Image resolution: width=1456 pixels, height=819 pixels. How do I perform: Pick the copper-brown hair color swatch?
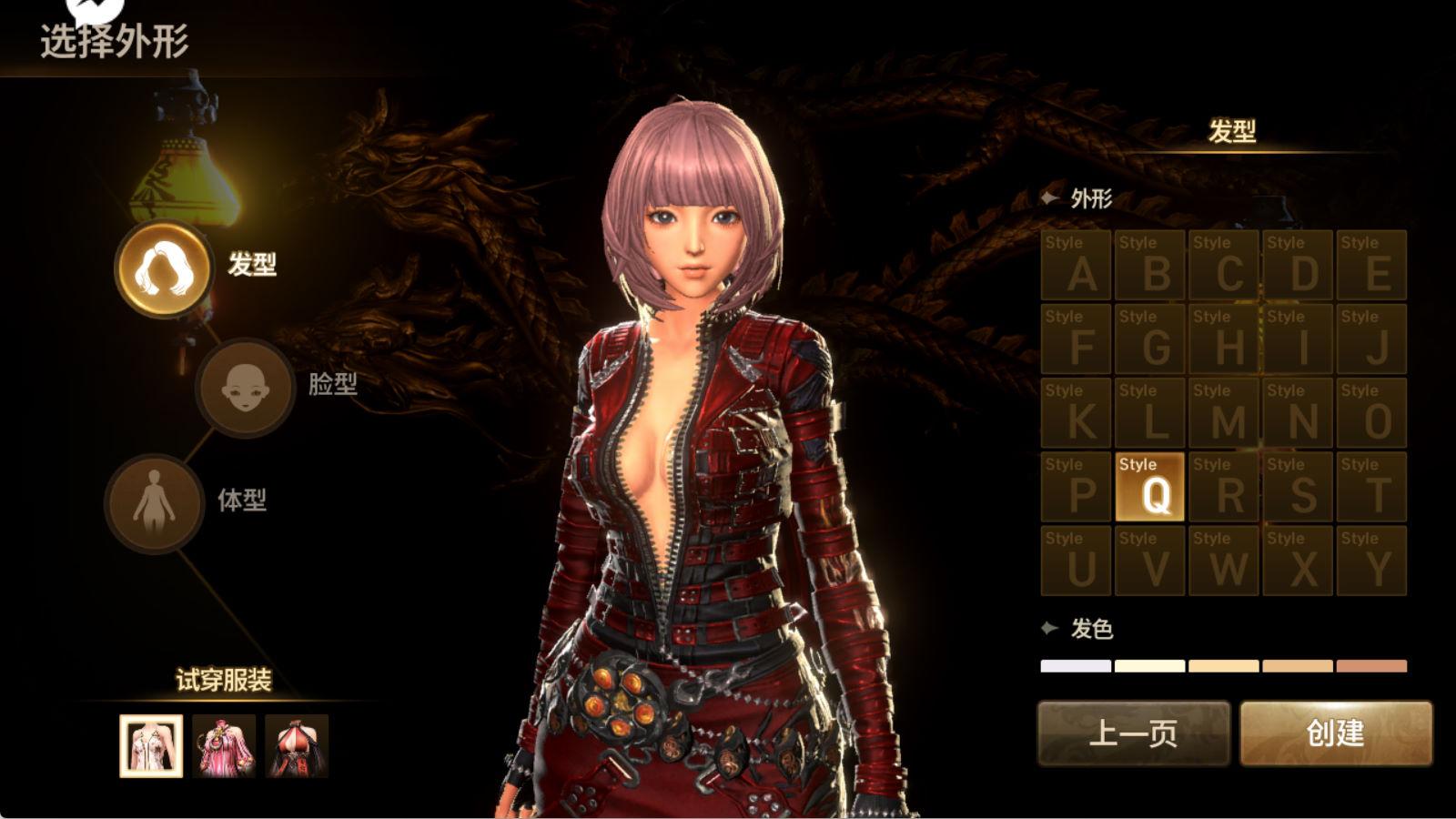pyautogui.click(x=1371, y=666)
